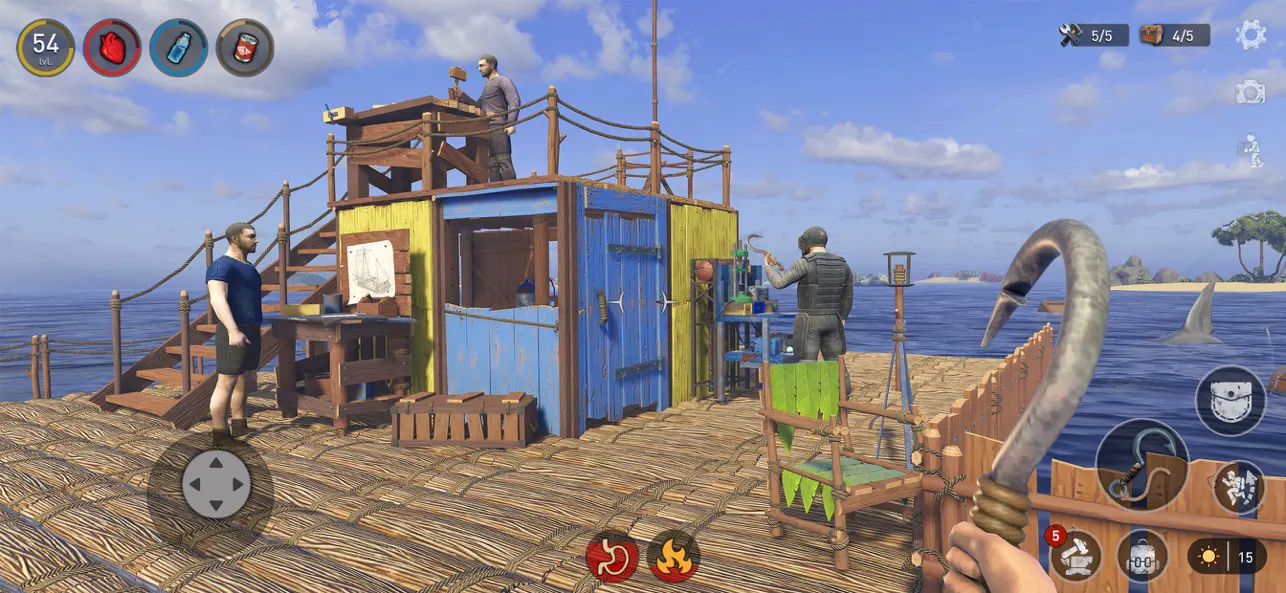Screen dimensions: 1286x593
Task: Tap the virtual movement joystick
Action: tap(215, 484)
